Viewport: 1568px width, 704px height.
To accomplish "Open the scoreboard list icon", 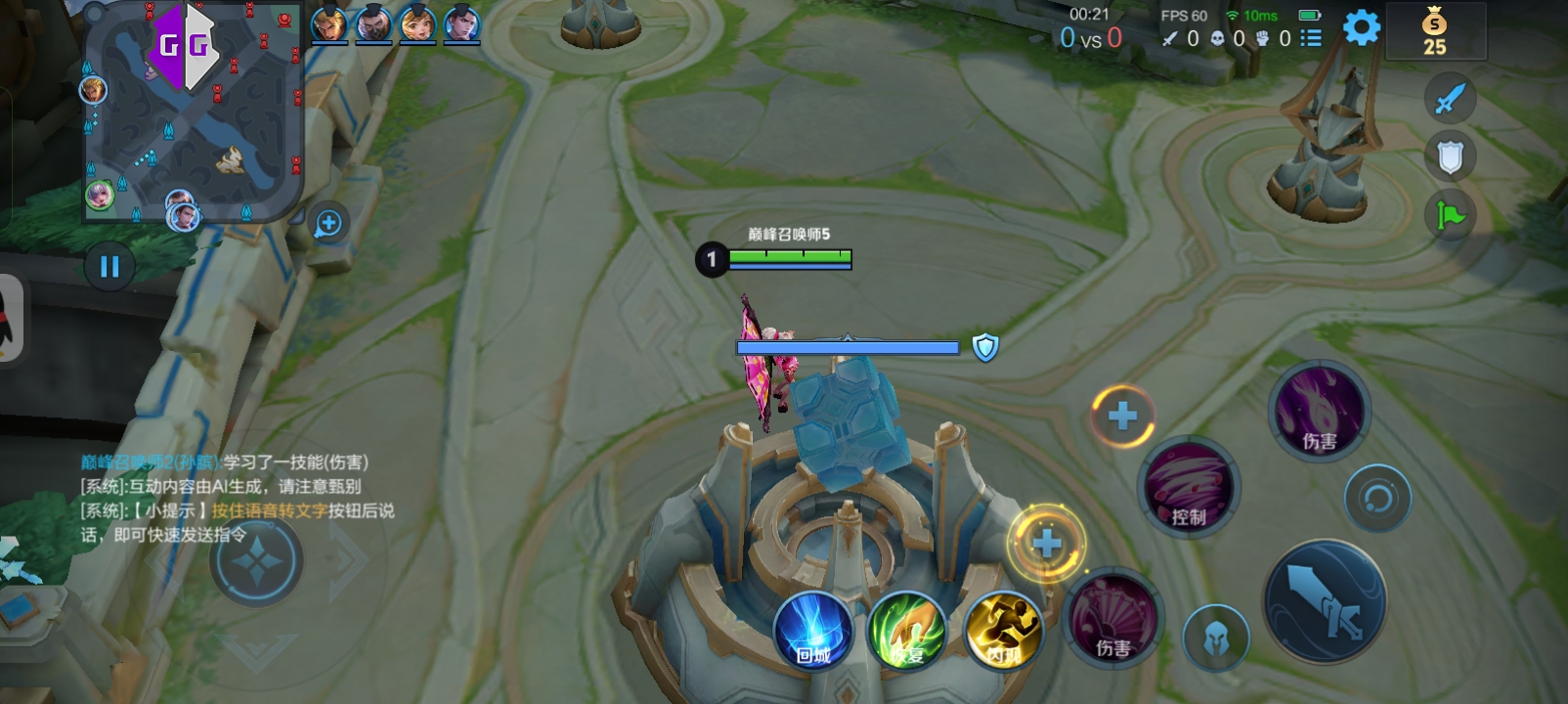I will point(1311,38).
